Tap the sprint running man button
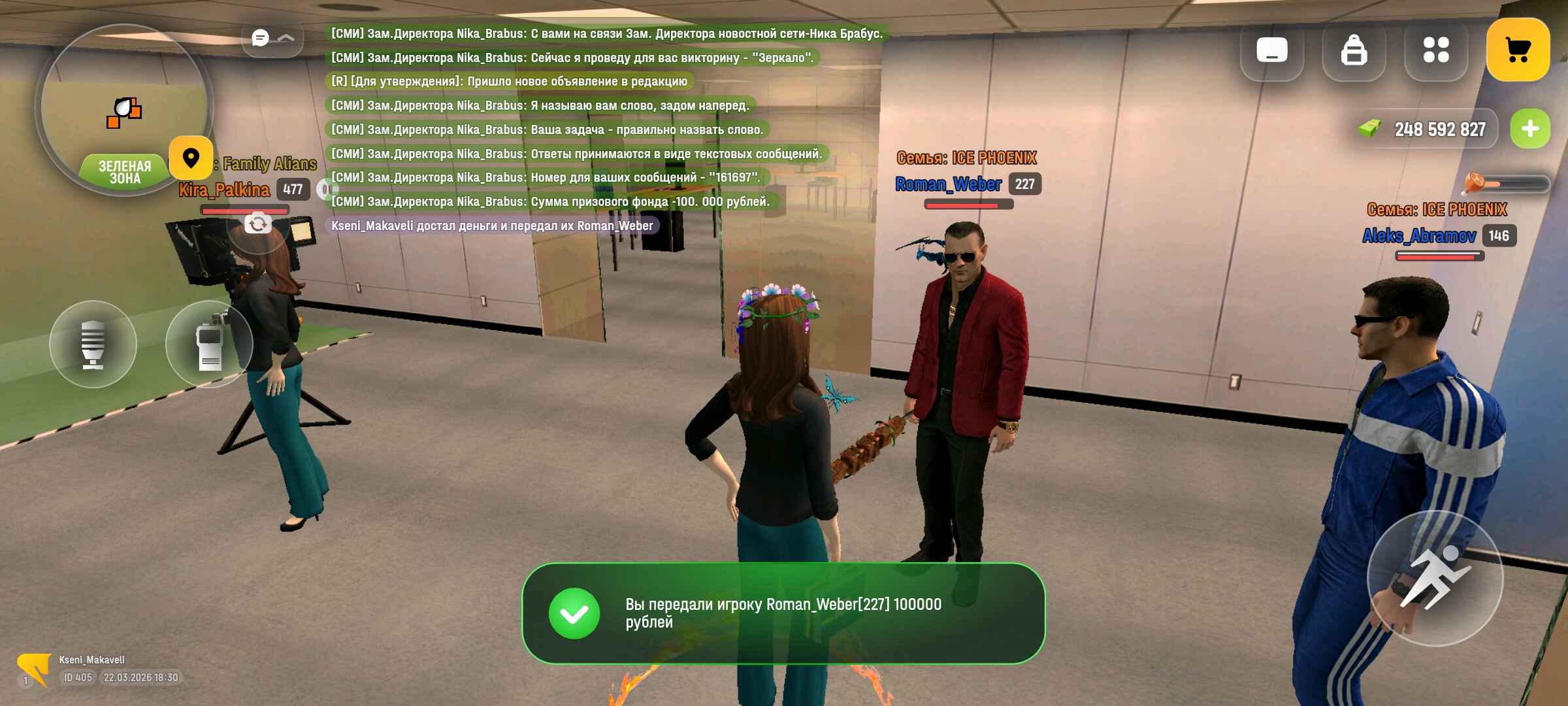The width and height of the screenshot is (1568, 706). pos(1435,578)
